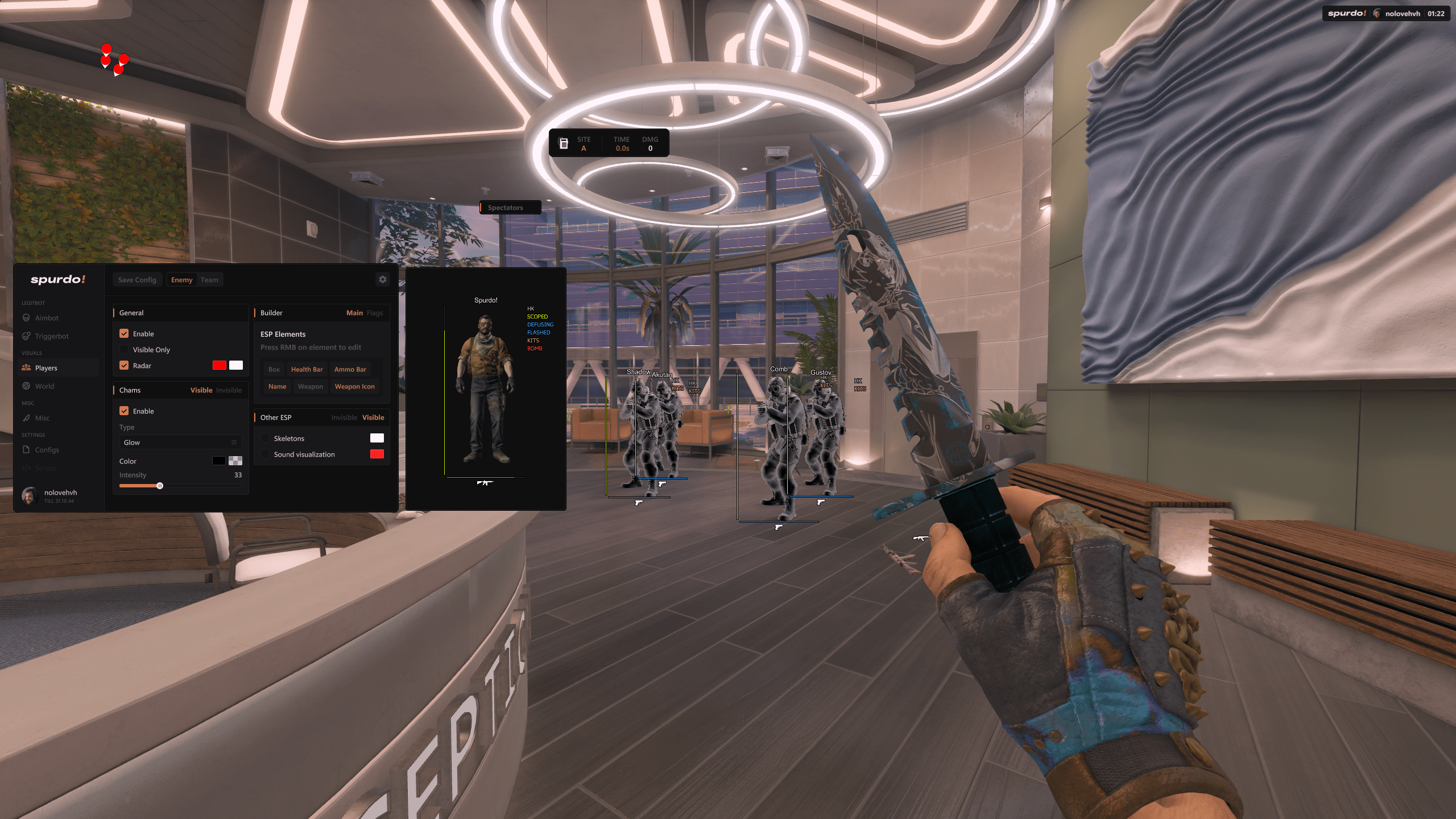This screenshot has width=1456, height=819.
Task: Open the Glow type dropdown
Action: pos(180,442)
